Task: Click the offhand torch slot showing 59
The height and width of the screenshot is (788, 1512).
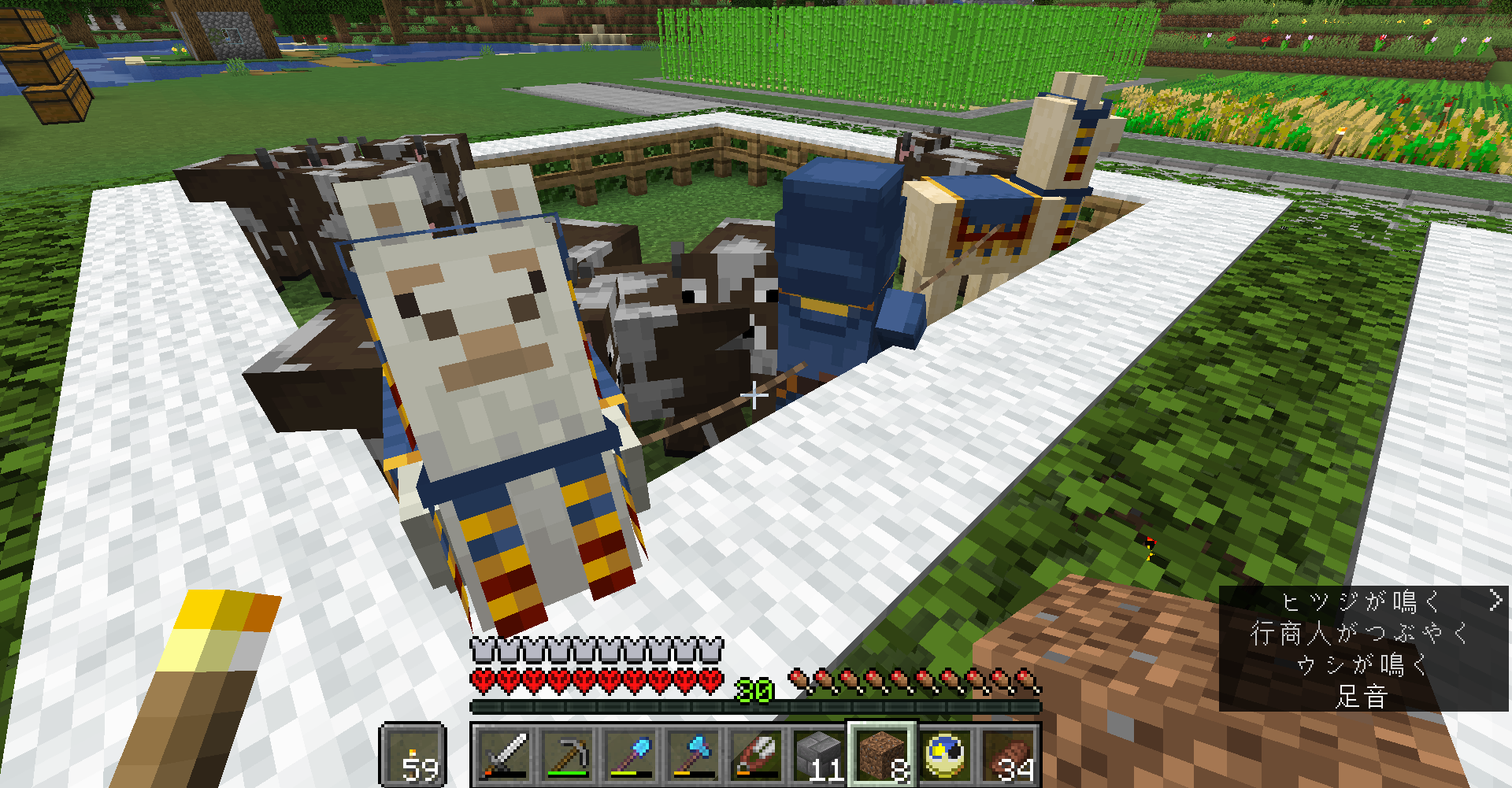Action: tap(415, 754)
